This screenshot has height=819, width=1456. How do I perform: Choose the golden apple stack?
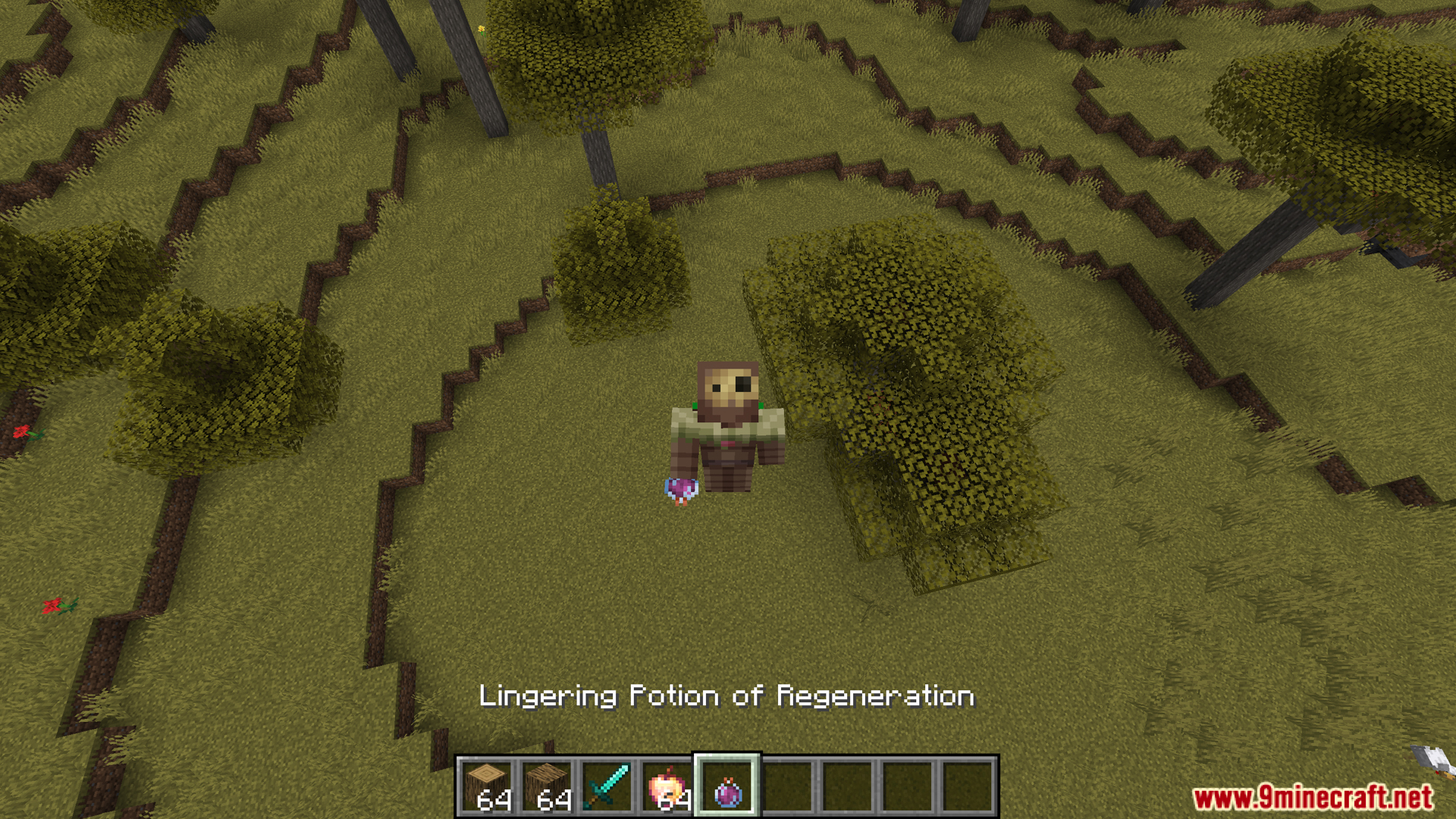coord(667,786)
